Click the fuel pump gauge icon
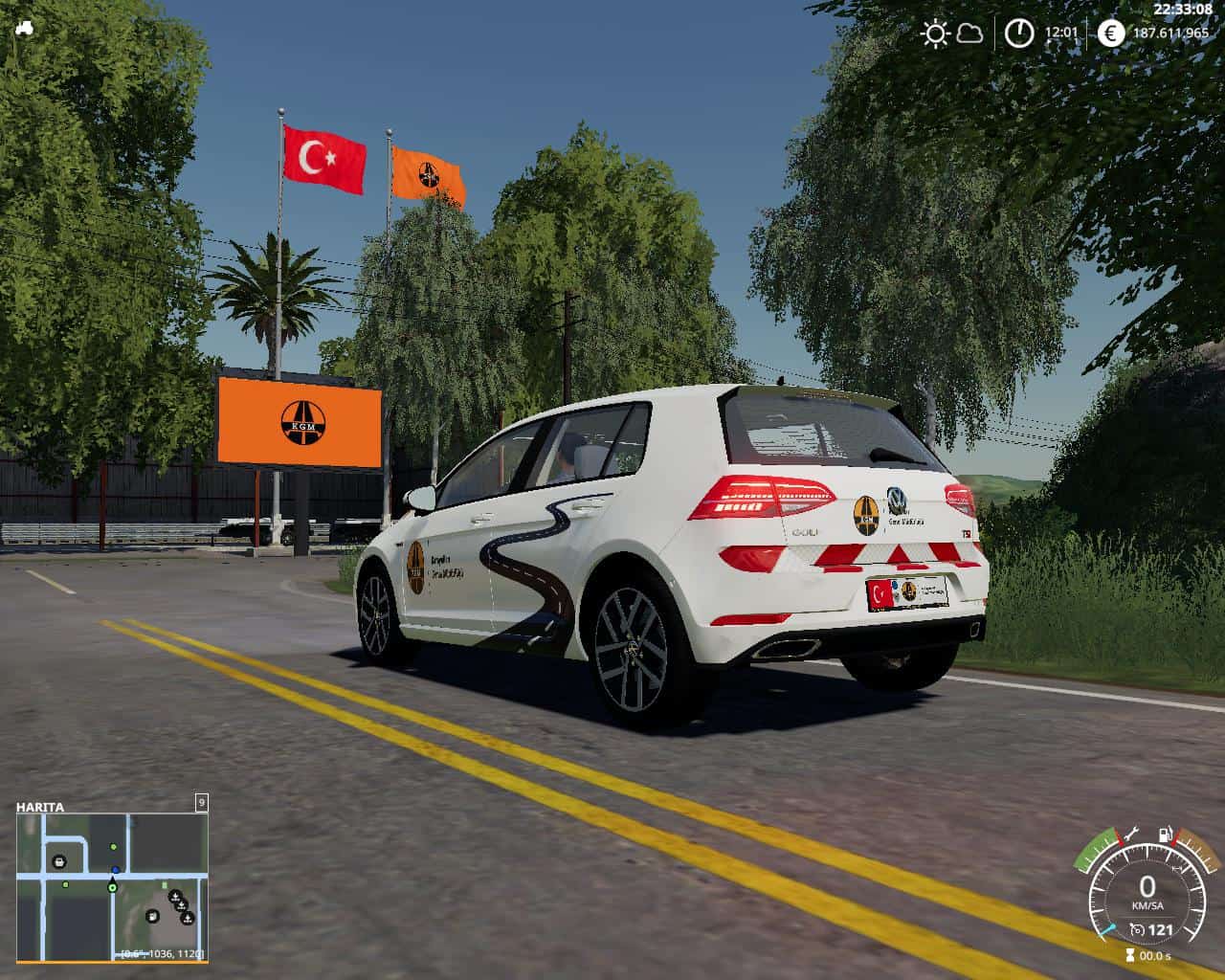 pos(1166,835)
